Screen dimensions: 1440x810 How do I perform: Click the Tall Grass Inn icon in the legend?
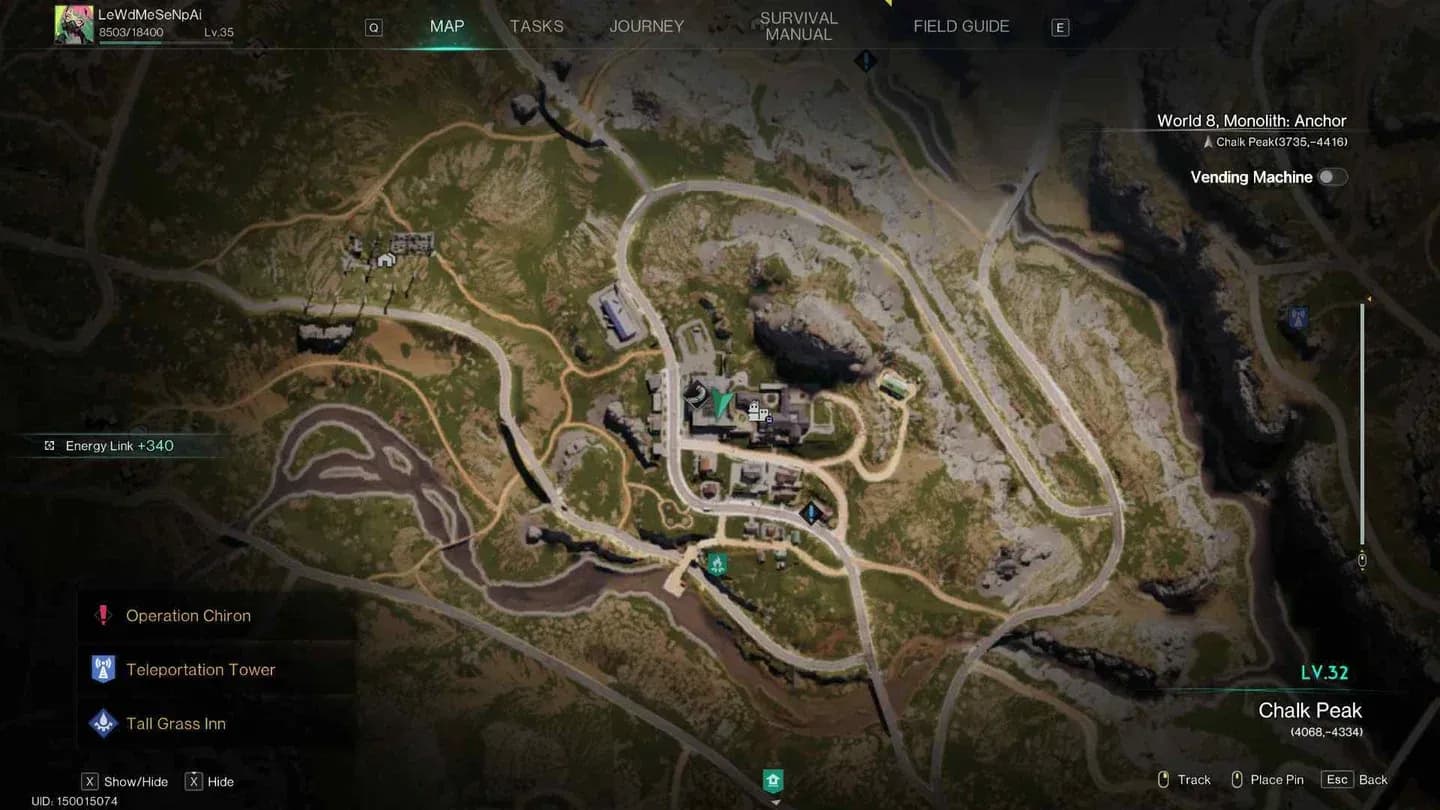[104, 723]
